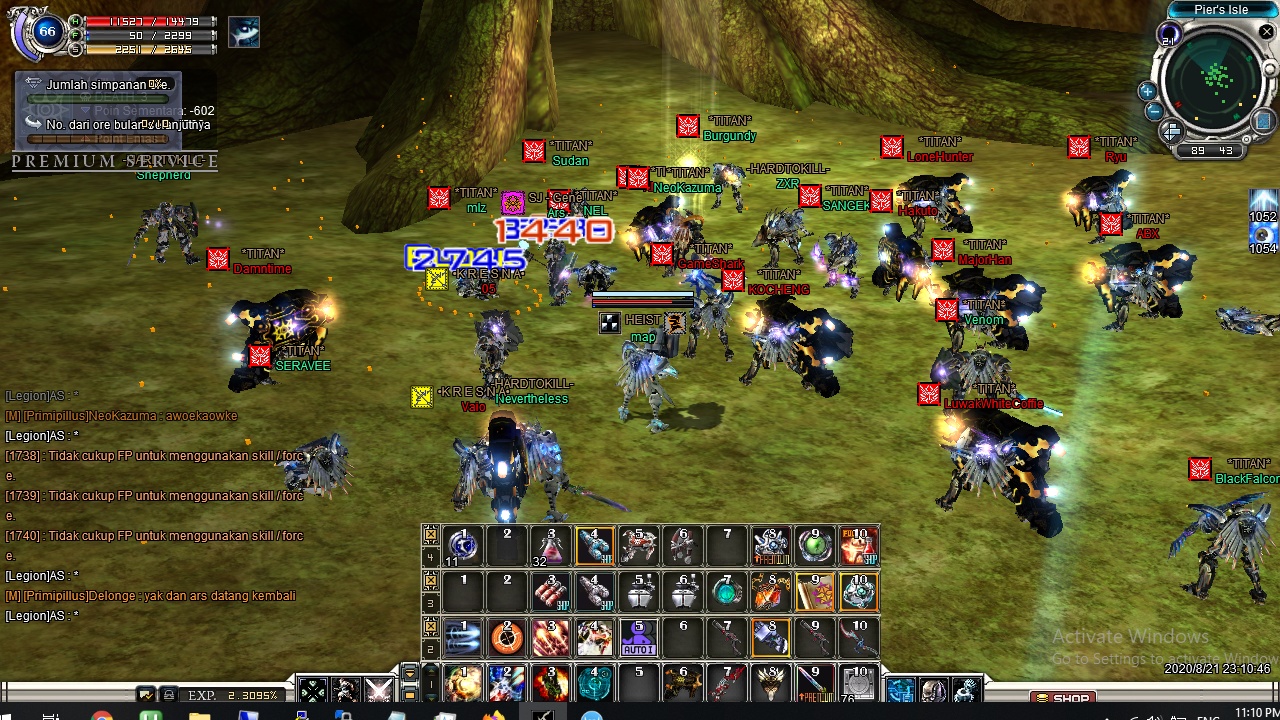The width and height of the screenshot is (1280, 720).
Task: Click the circular radar minimap display
Action: point(1217,78)
